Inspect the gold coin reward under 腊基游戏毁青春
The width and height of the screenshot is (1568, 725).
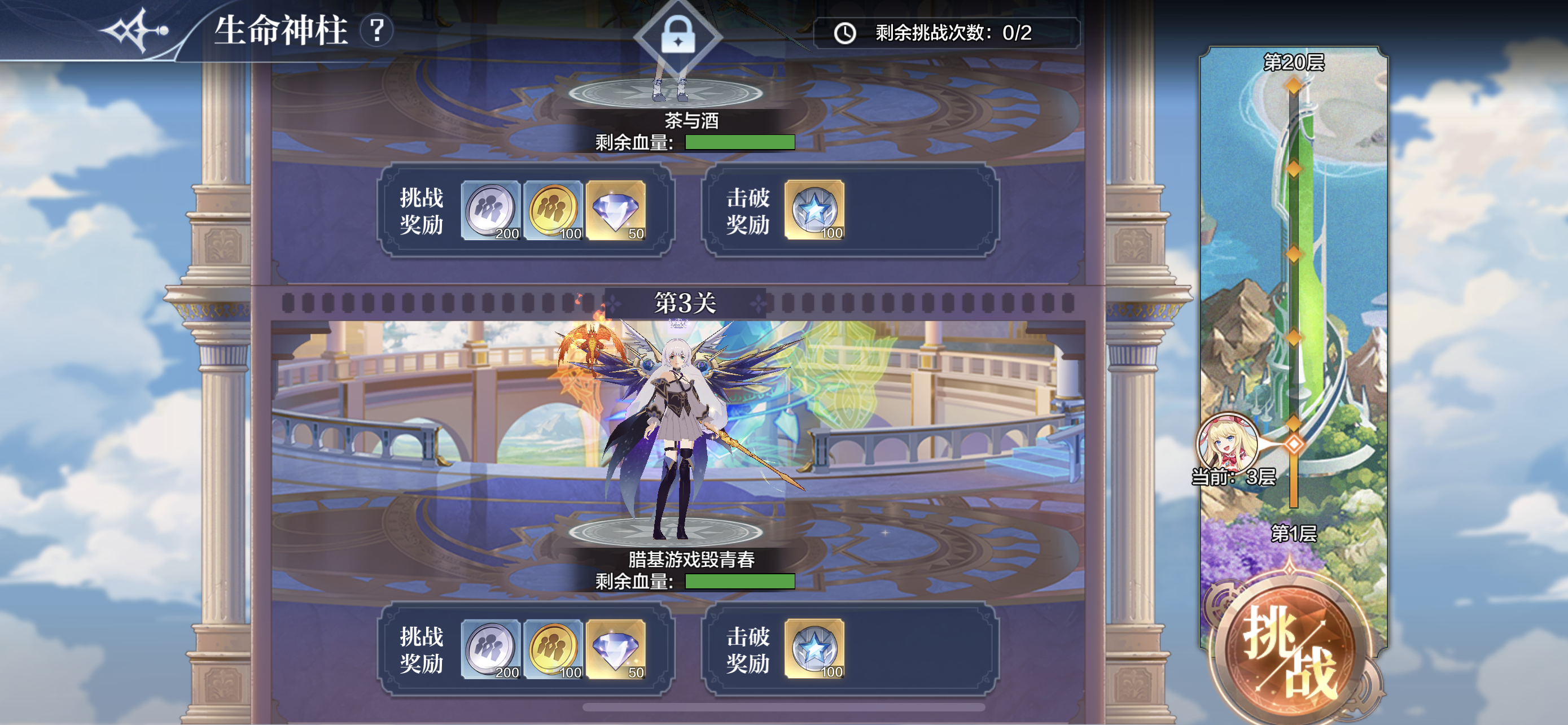click(x=553, y=649)
